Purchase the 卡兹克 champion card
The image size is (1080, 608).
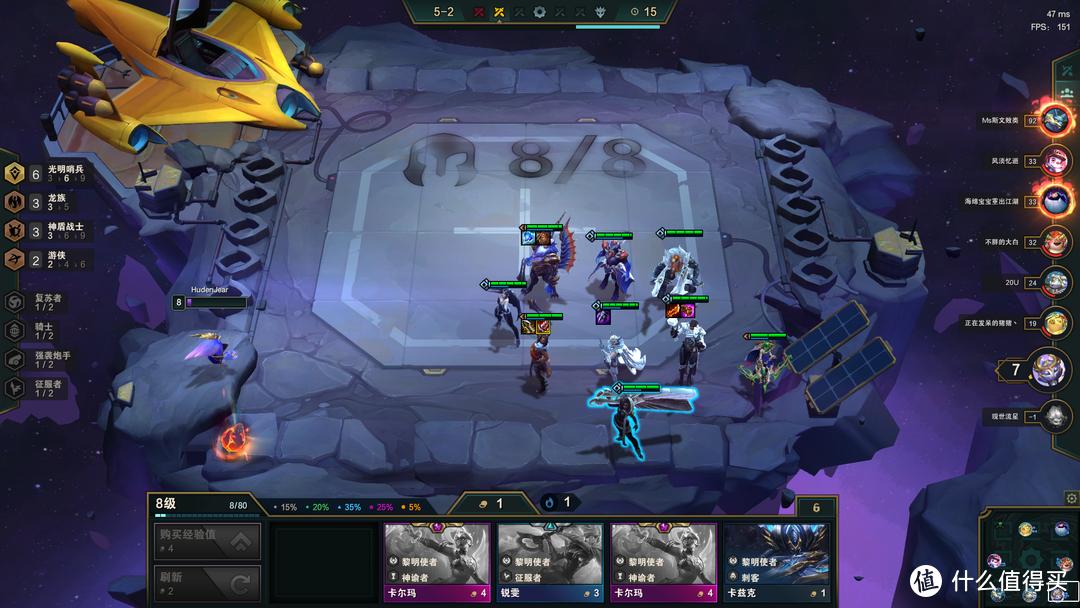click(776, 564)
